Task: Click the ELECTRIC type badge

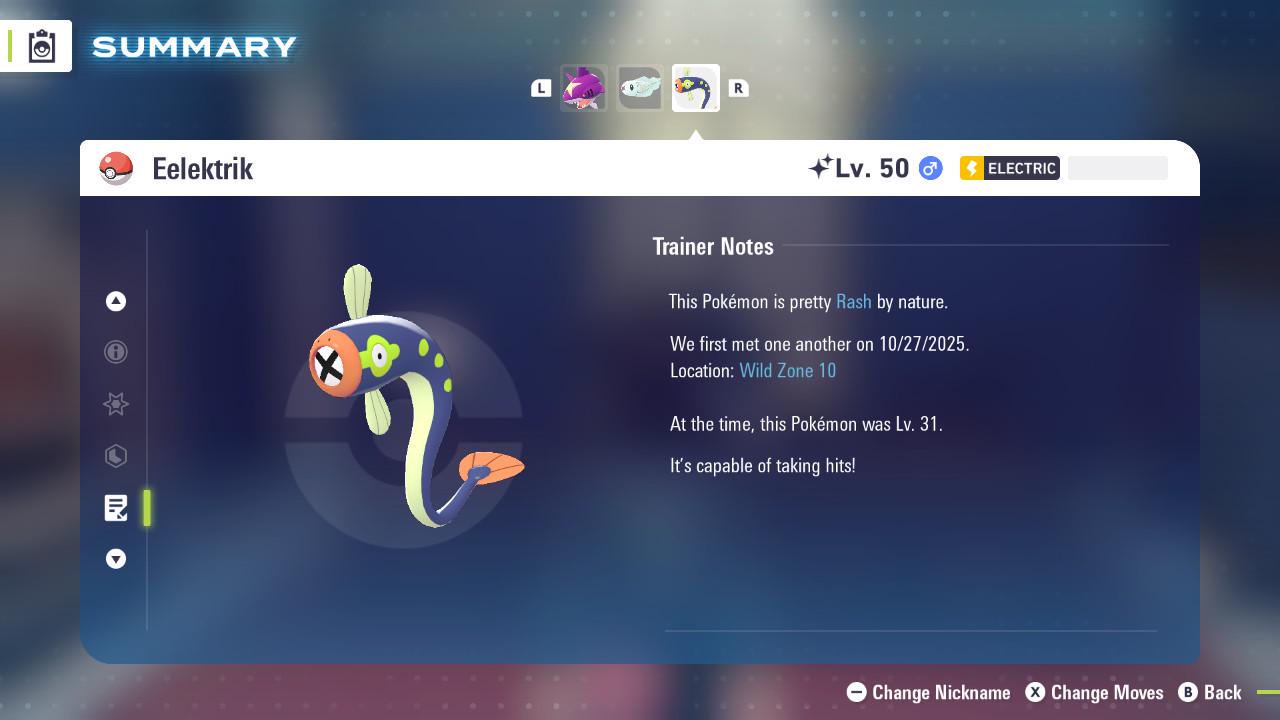Action: click(1010, 168)
